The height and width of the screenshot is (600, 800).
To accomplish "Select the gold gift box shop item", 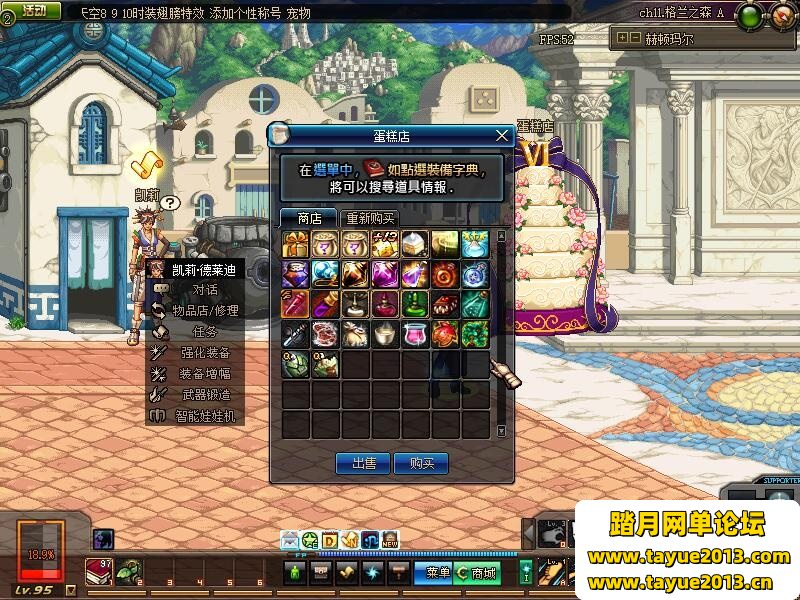I will tap(296, 243).
